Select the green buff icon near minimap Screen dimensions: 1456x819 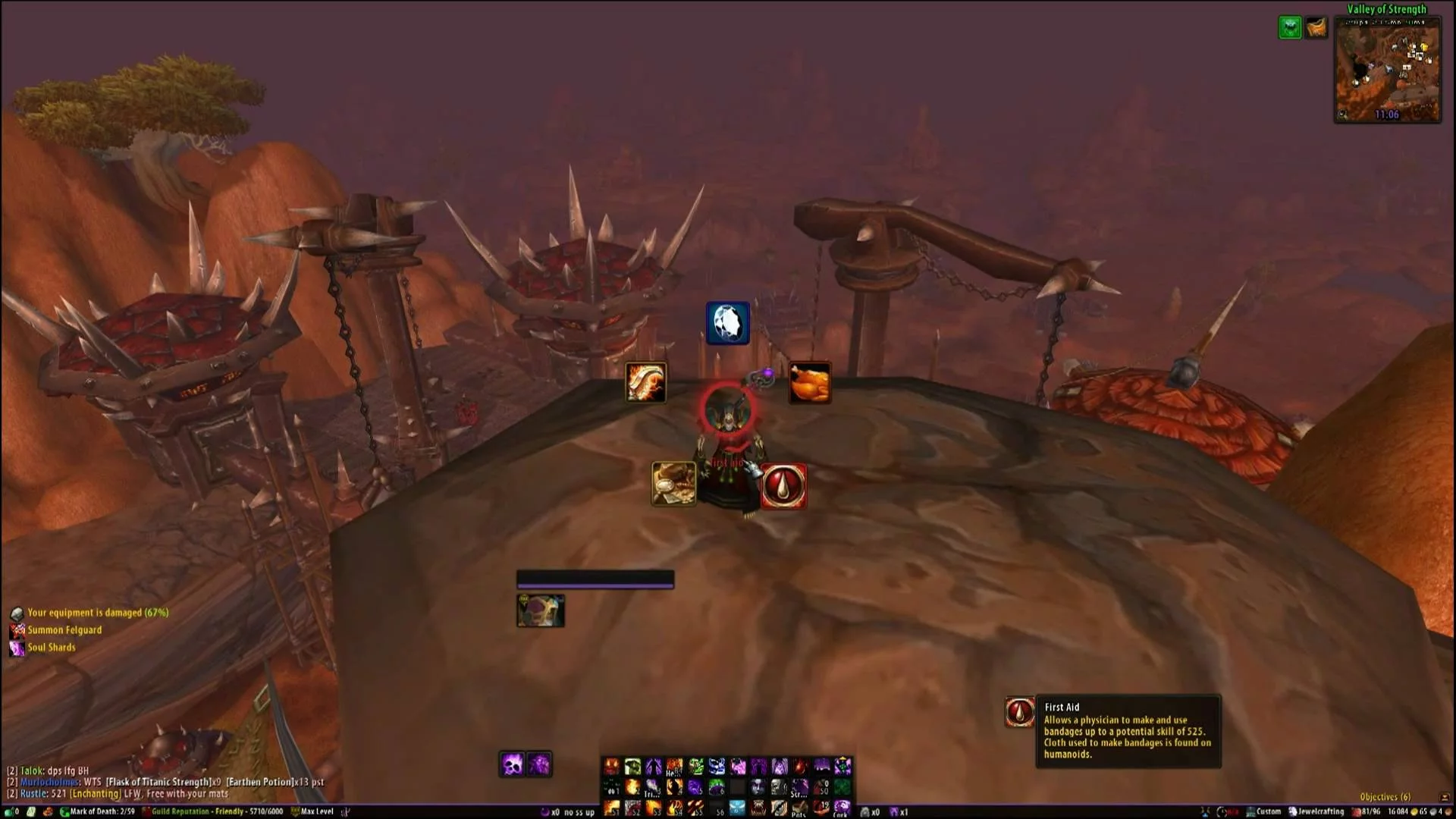[x=1290, y=28]
